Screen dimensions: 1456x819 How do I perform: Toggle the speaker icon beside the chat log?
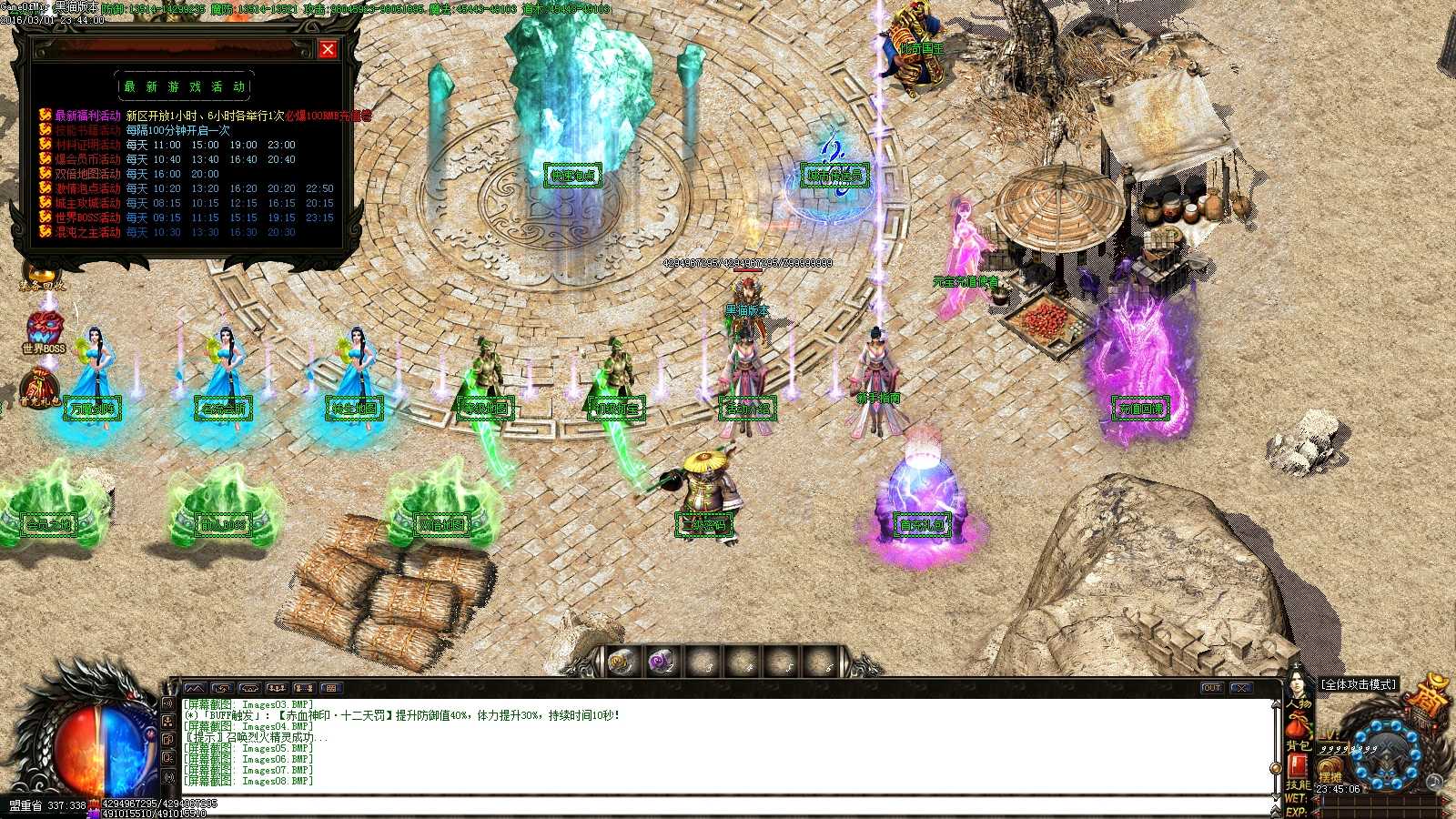pyautogui.click(x=169, y=703)
